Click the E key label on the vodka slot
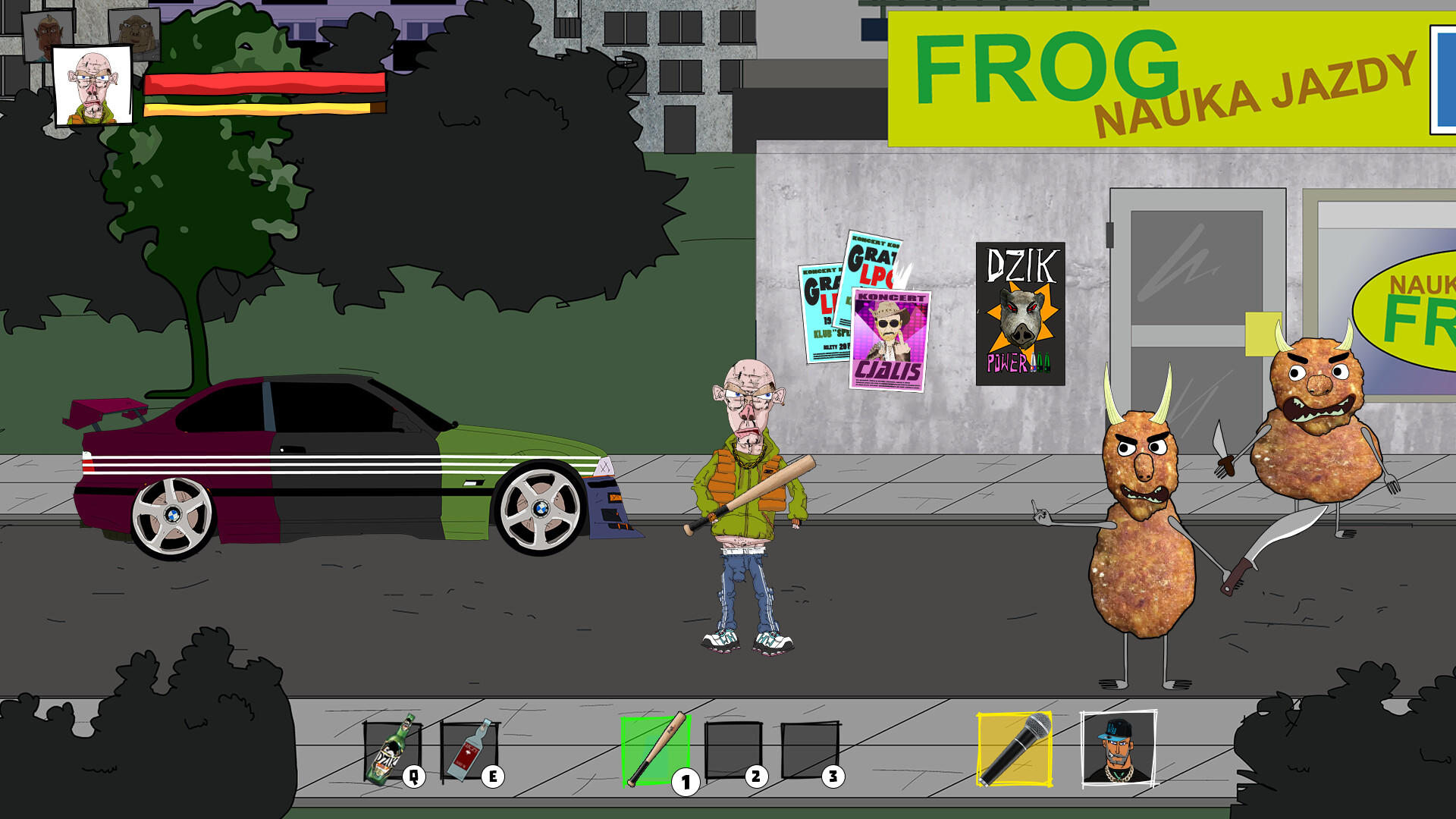This screenshot has width=1456, height=819. [493, 775]
